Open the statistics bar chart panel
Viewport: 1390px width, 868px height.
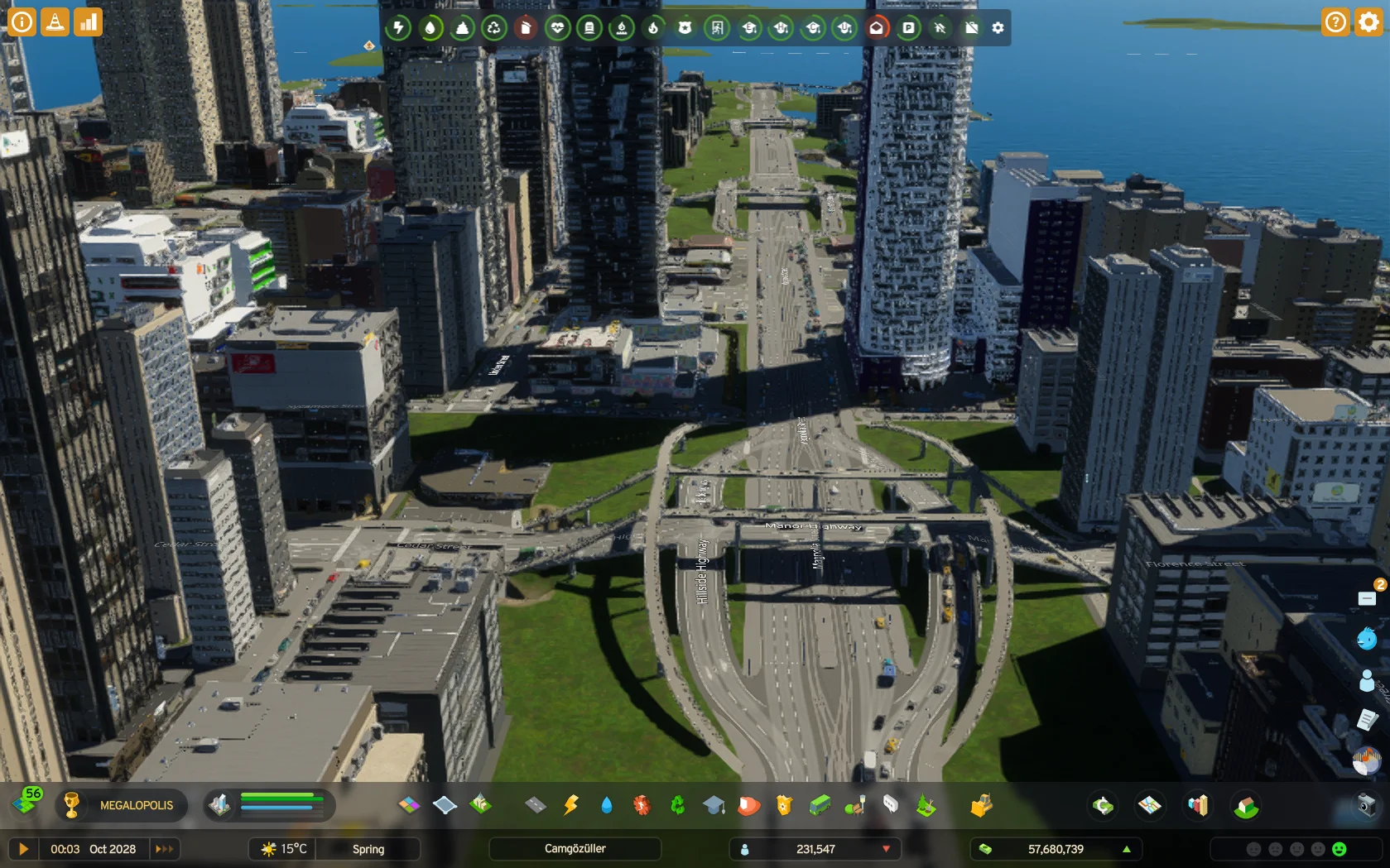pyautogui.click(x=88, y=22)
